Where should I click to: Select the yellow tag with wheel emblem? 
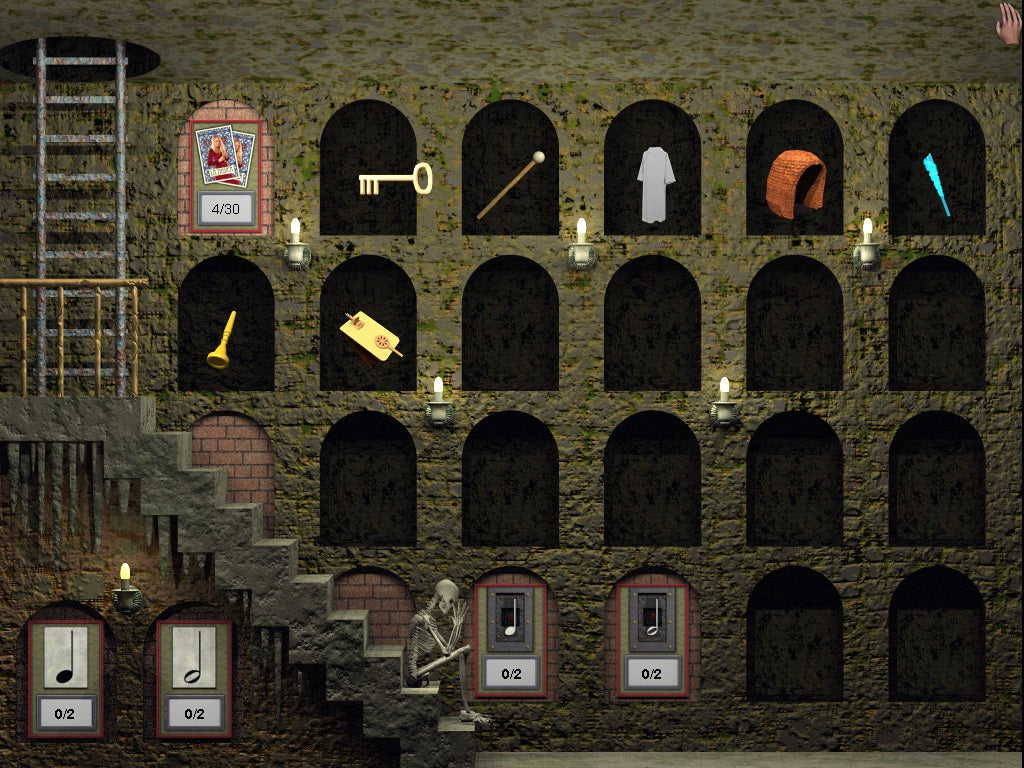click(x=371, y=335)
